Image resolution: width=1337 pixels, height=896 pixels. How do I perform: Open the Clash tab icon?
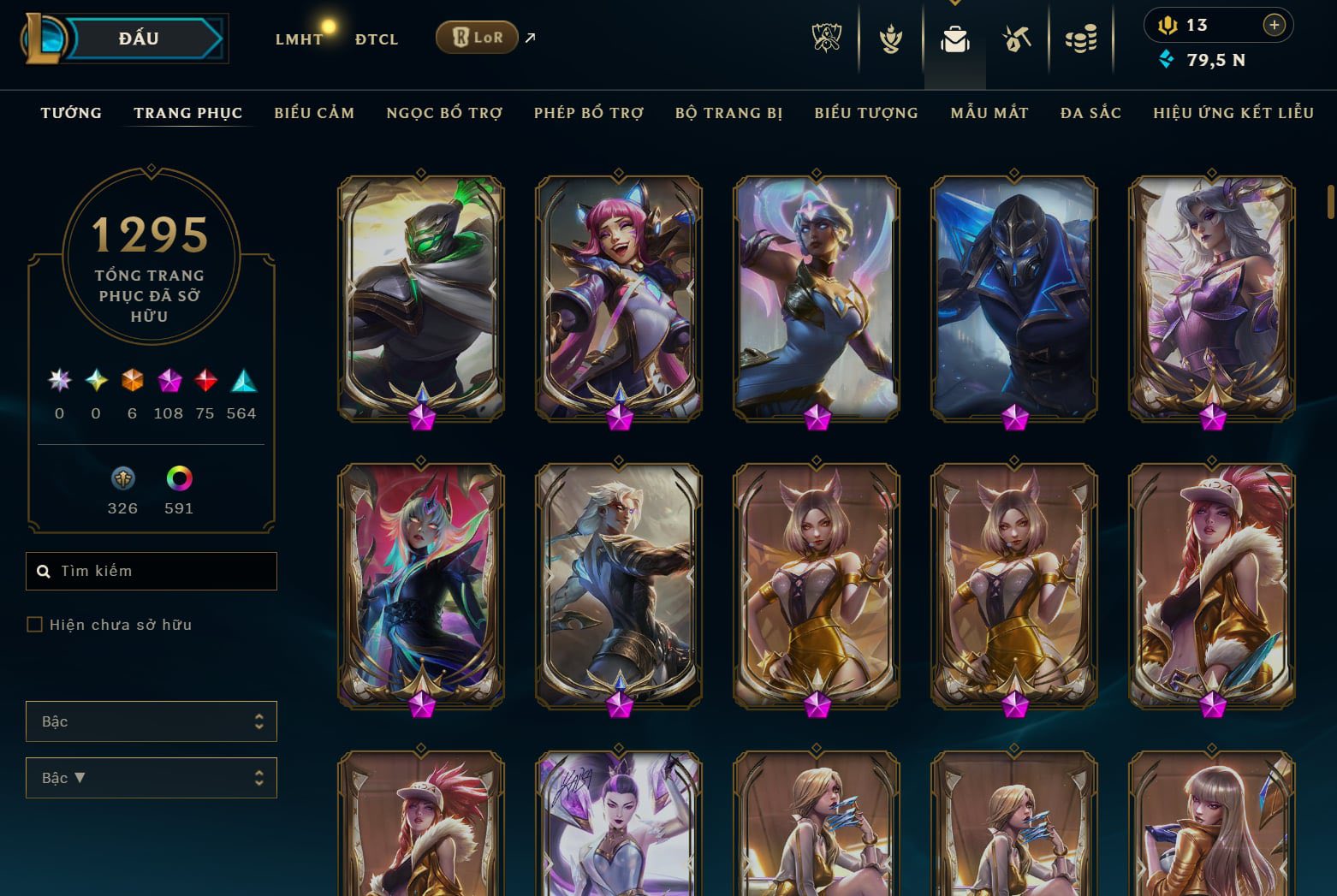(890, 38)
